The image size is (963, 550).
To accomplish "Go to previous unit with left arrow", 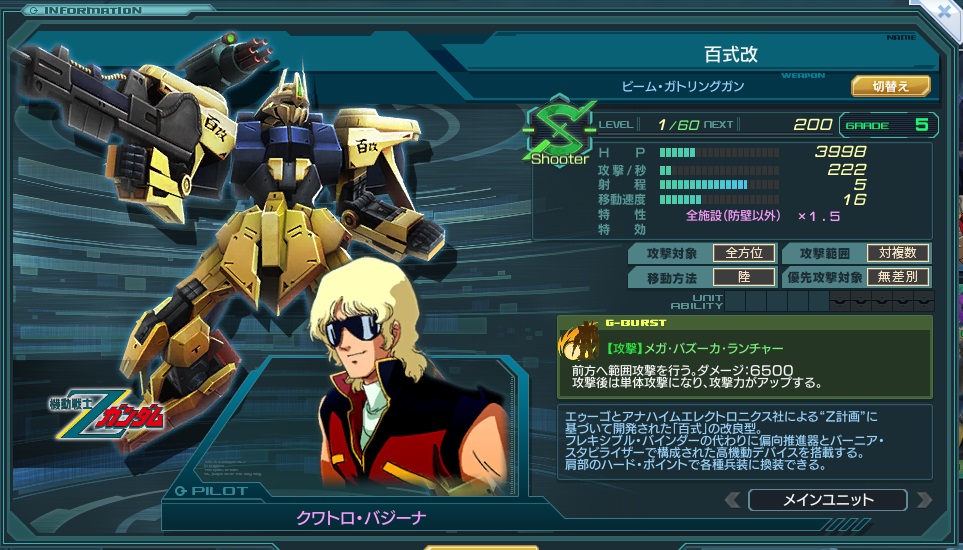I will [x=733, y=500].
